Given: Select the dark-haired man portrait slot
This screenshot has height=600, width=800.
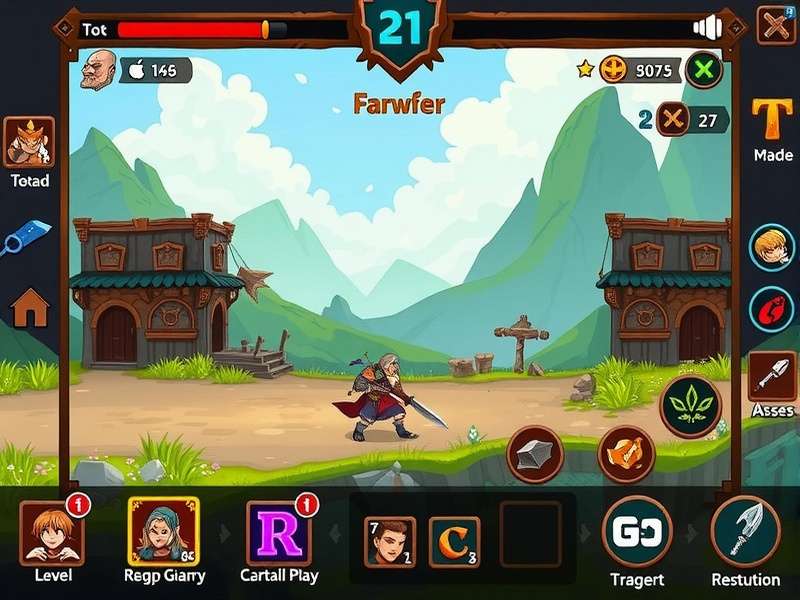Looking at the screenshot, I should (389, 541).
